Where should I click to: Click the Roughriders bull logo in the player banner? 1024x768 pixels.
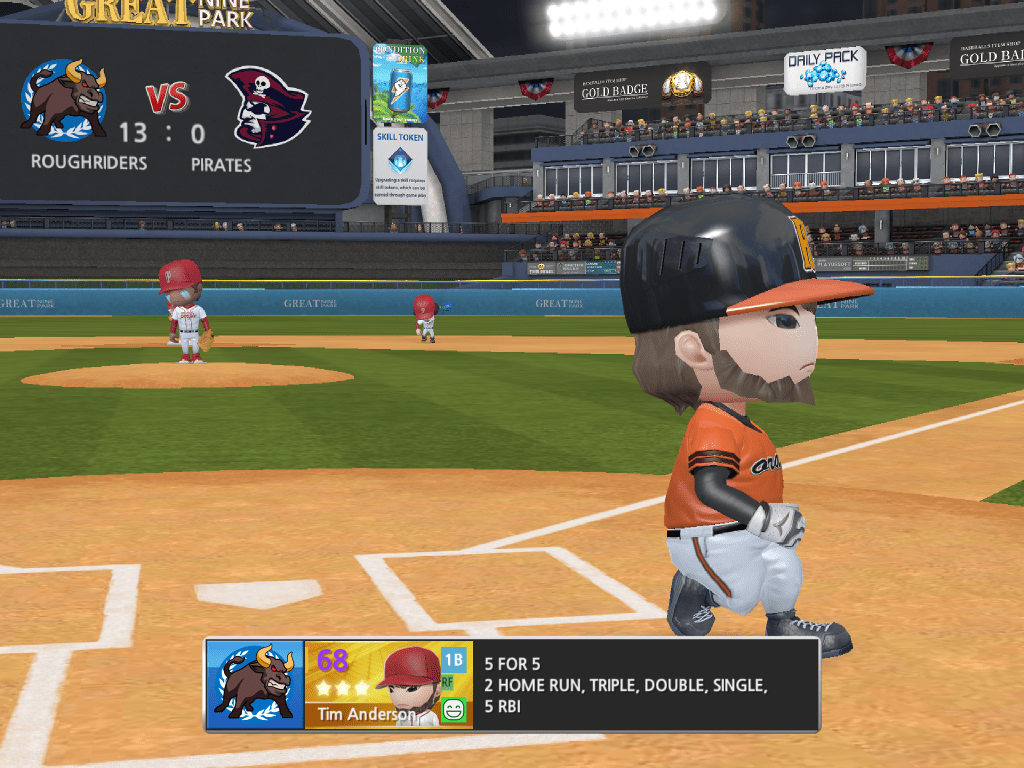(255, 685)
